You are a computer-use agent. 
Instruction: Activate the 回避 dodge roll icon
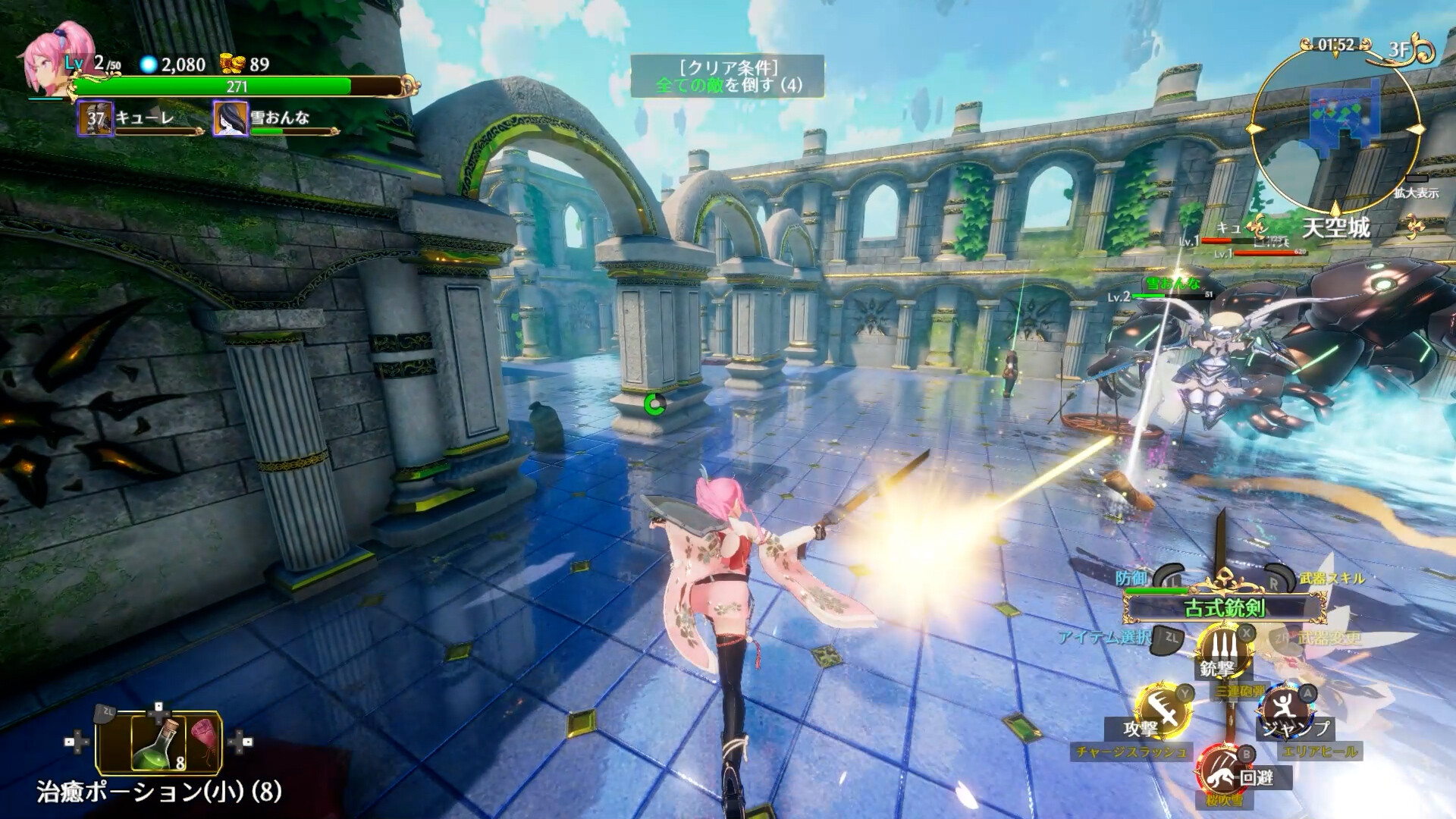point(1222,768)
